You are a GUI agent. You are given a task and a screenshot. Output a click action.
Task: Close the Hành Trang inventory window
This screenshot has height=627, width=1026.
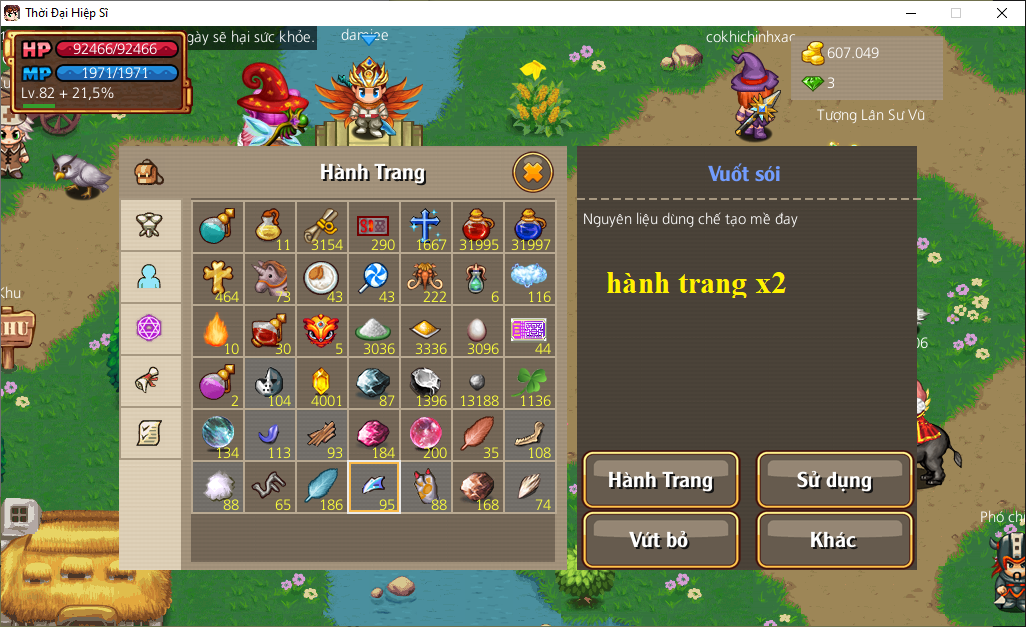click(x=533, y=173)
